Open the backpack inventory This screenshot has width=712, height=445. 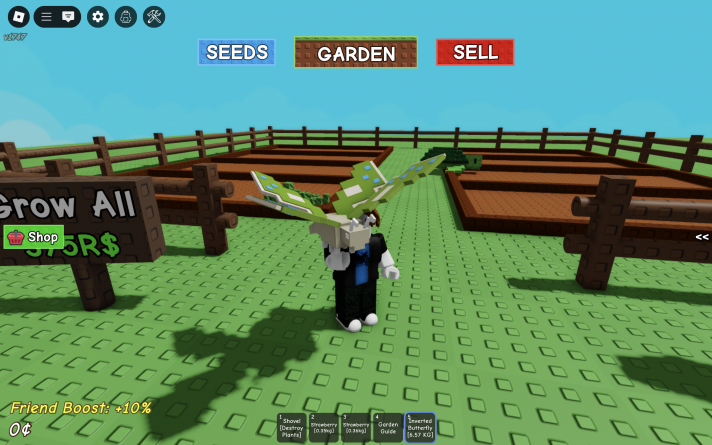pos(125,16)
